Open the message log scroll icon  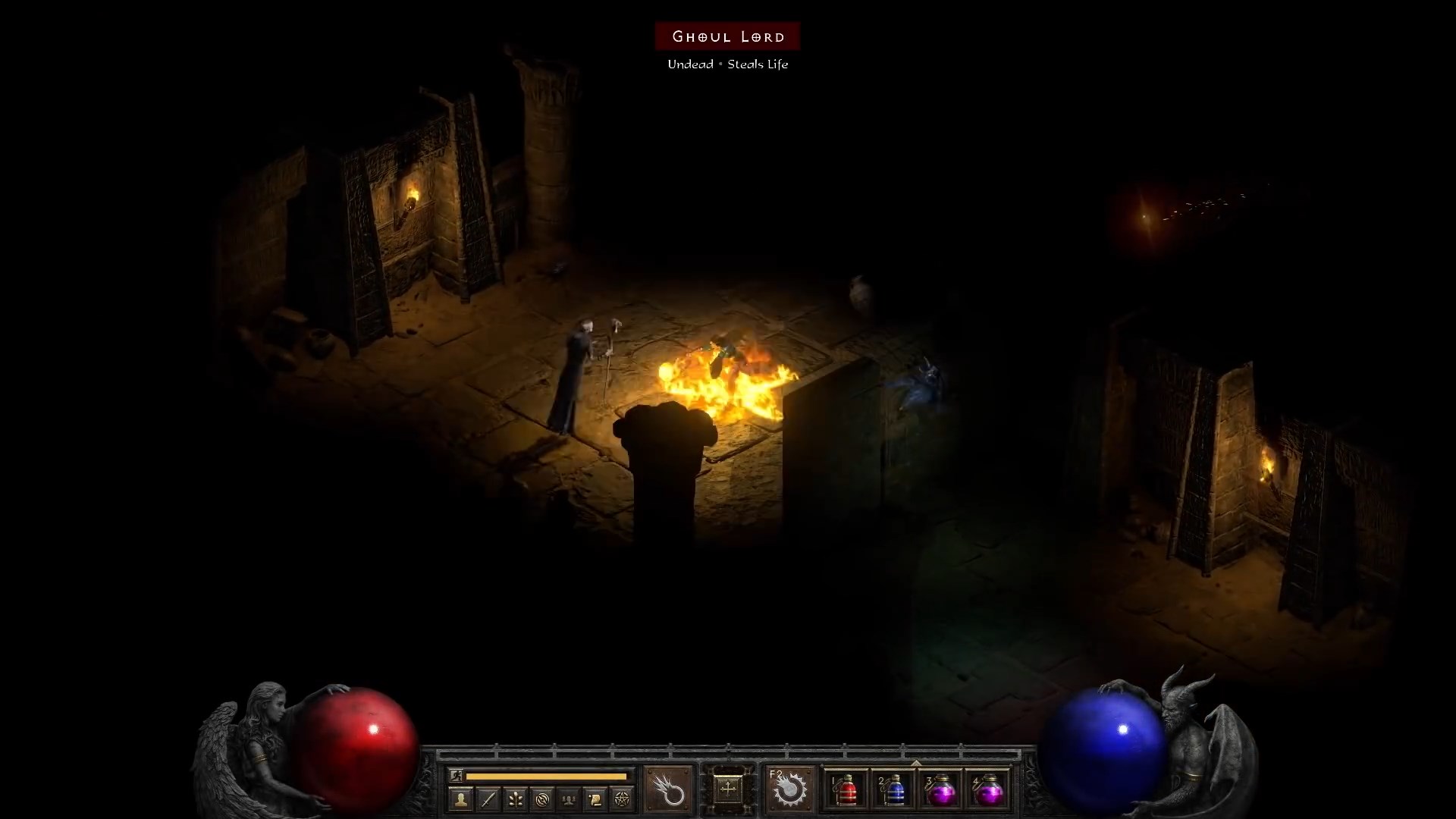(595, 799)
